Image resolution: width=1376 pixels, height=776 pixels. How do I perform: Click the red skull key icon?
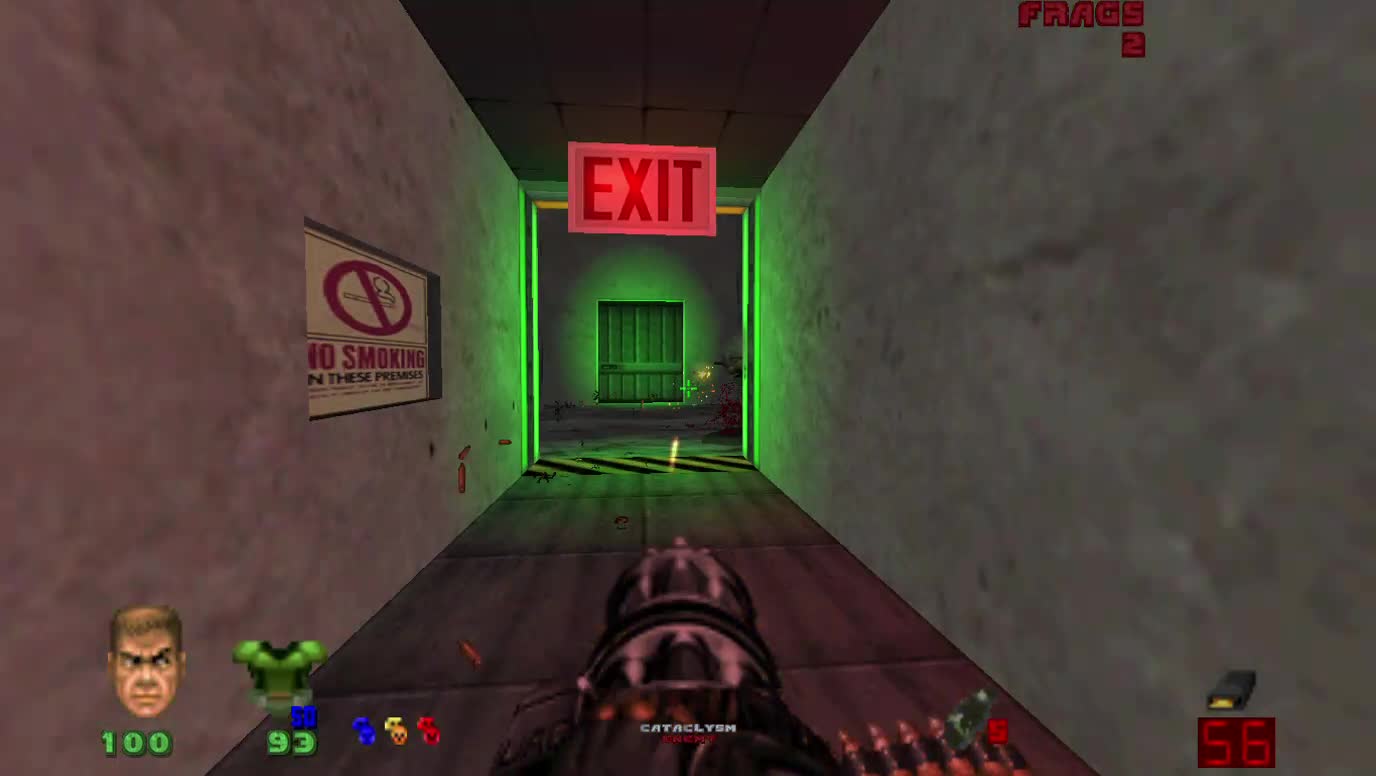(x=428, y=730)
